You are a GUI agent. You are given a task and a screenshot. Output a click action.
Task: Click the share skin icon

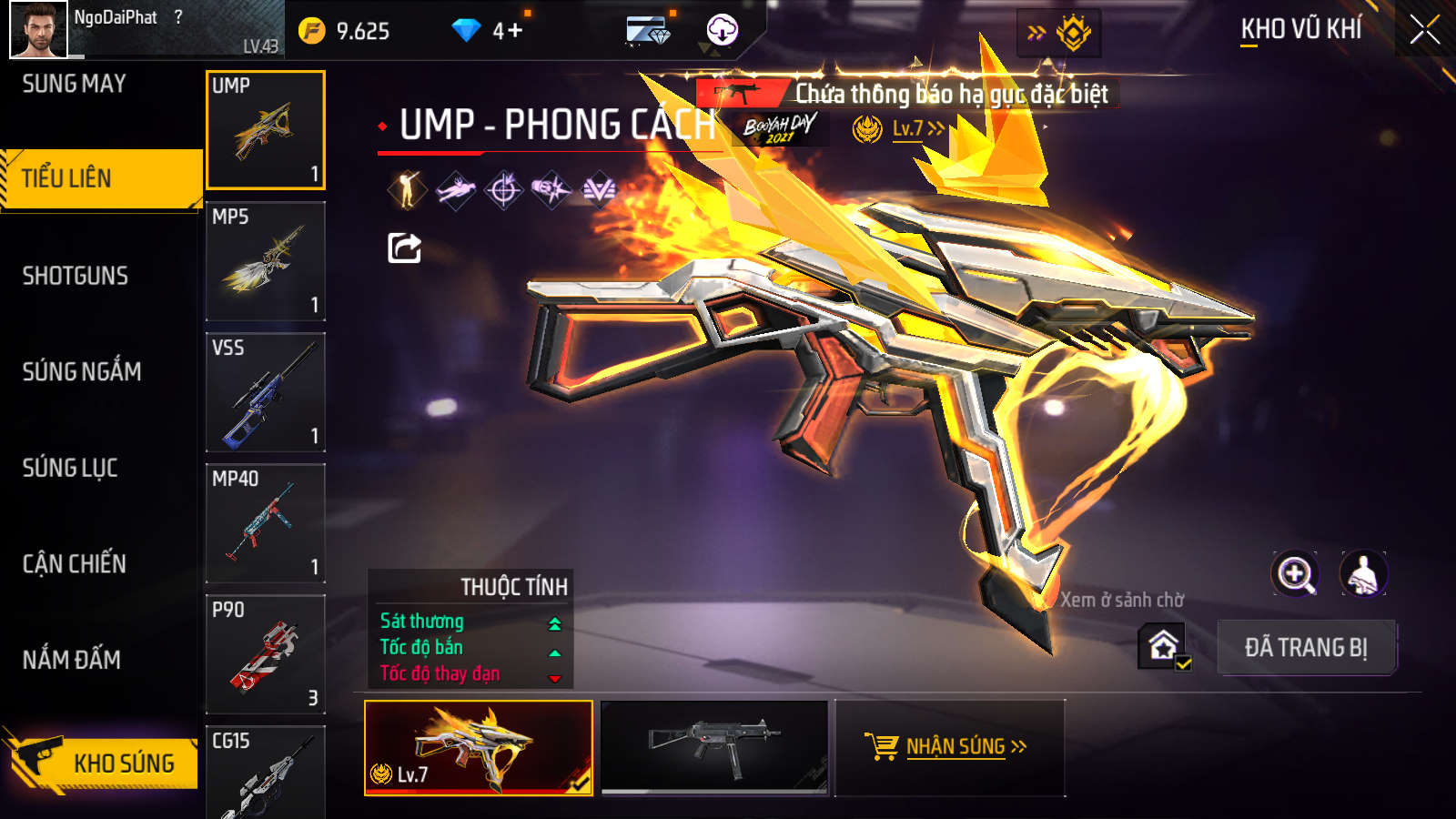click(404, 248)
